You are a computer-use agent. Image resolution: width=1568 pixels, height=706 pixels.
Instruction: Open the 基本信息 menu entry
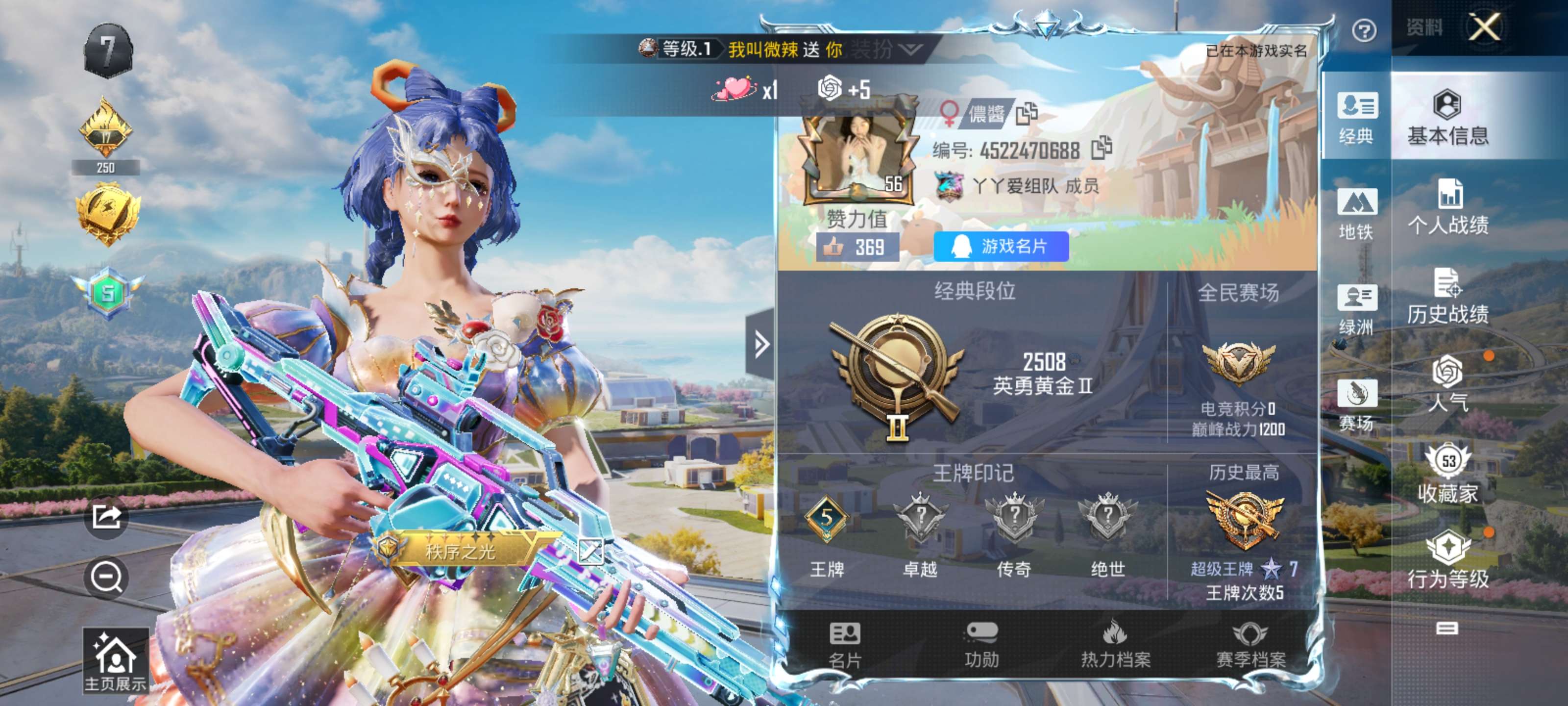(1447, 118)
